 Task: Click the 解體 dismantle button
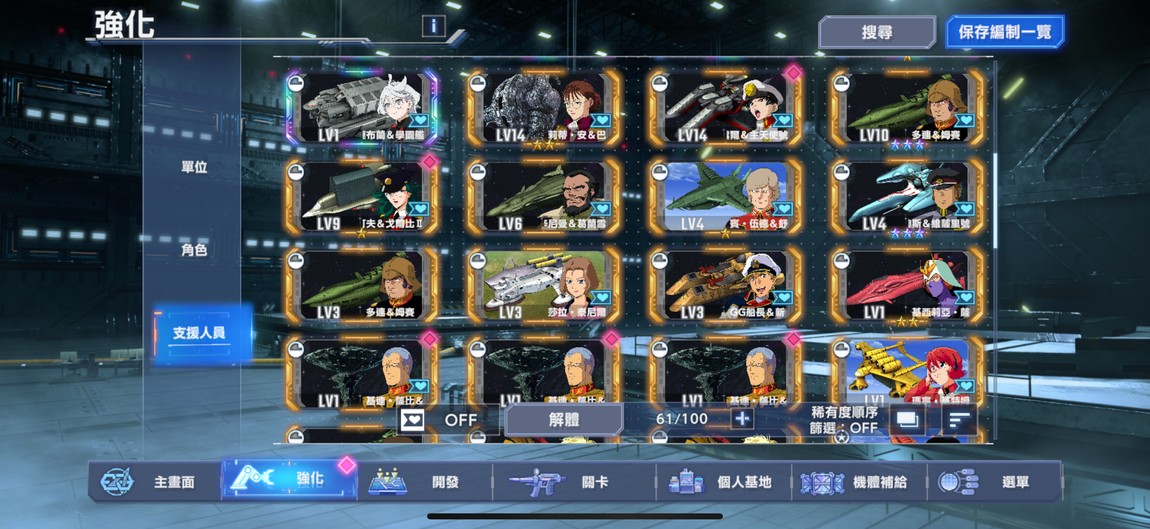pos(563,419)
